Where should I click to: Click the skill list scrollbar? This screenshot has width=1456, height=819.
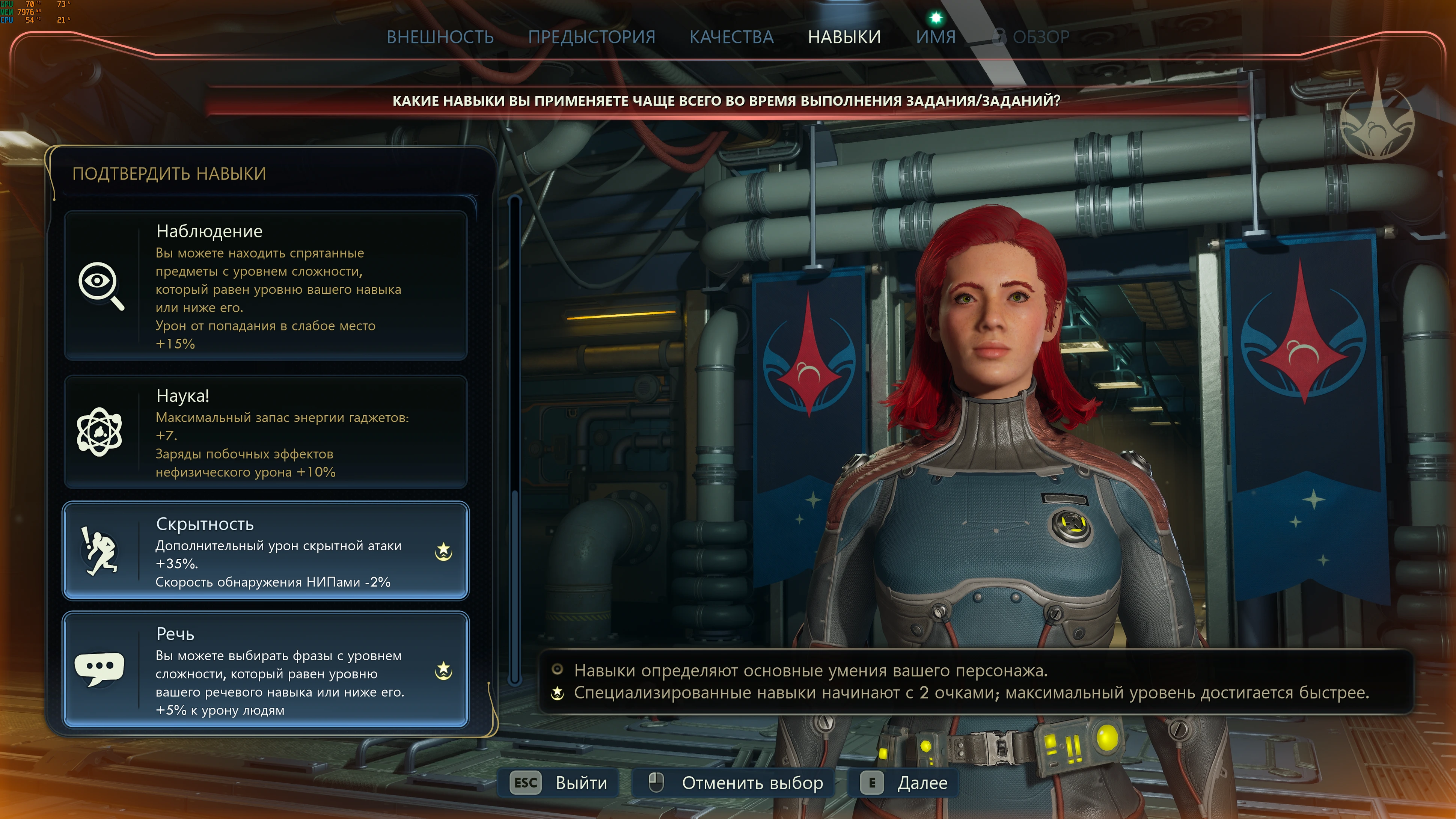coord(514,441)
